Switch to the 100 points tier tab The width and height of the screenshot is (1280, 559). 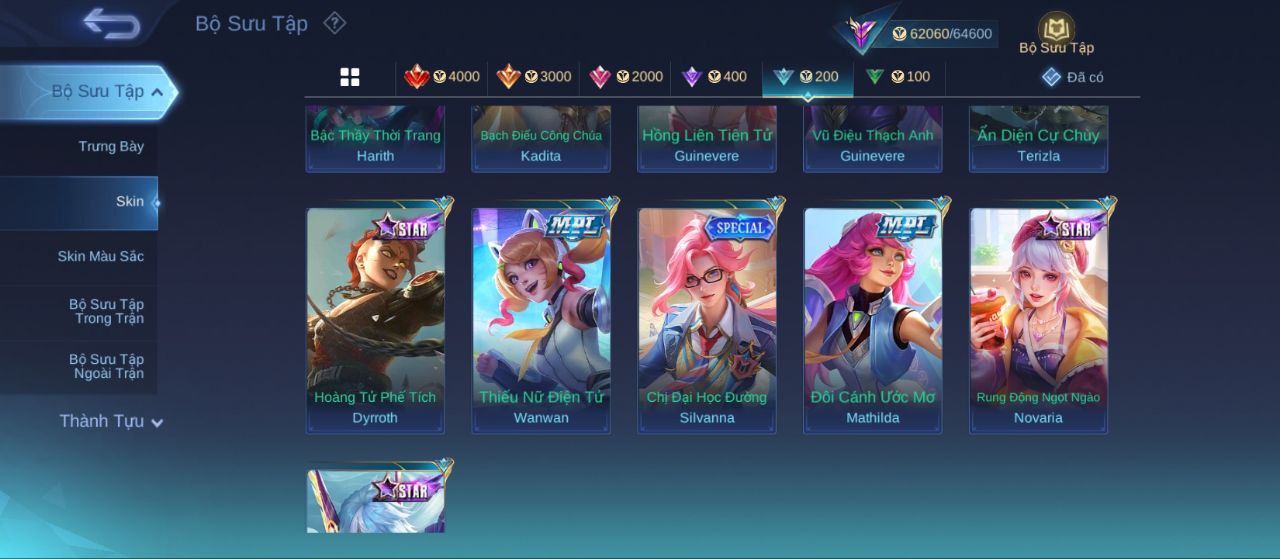[x=897, y=77]
